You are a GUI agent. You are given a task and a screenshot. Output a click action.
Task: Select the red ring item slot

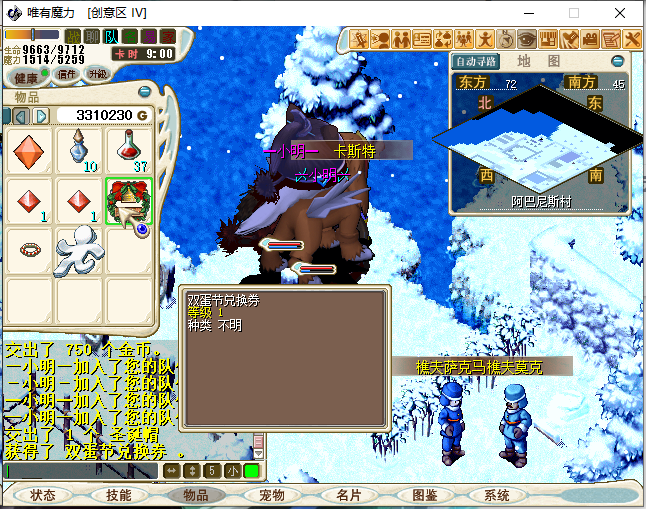pyautogui.click(x=31, y=249)
